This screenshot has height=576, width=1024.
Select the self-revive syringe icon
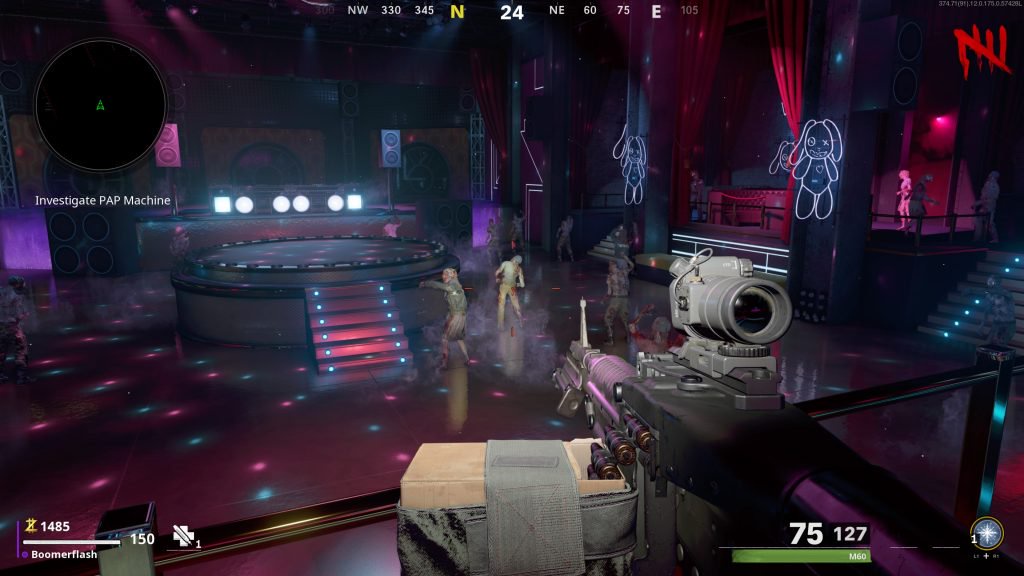click(182, 536)
